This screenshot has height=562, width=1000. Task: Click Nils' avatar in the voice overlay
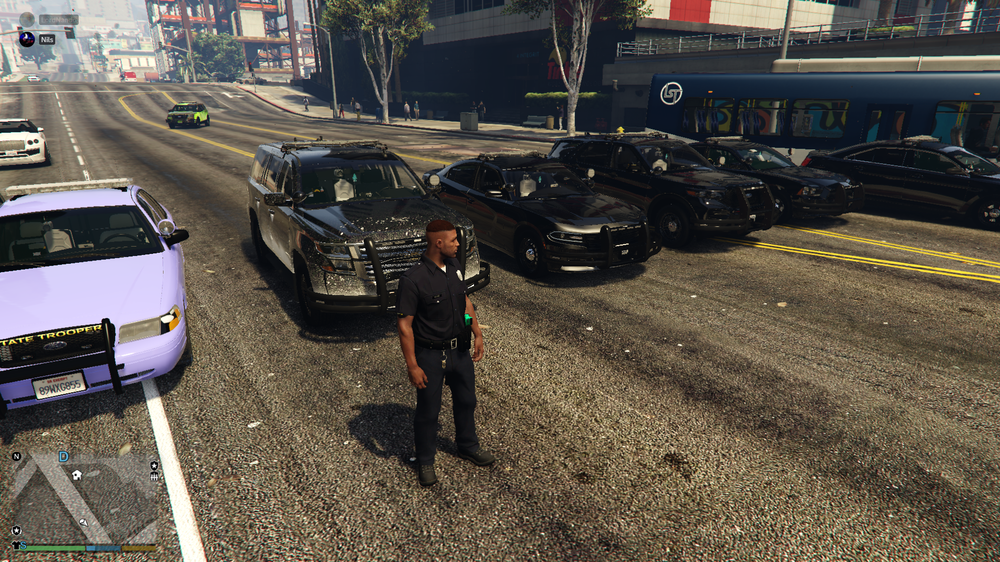(27, 39)
